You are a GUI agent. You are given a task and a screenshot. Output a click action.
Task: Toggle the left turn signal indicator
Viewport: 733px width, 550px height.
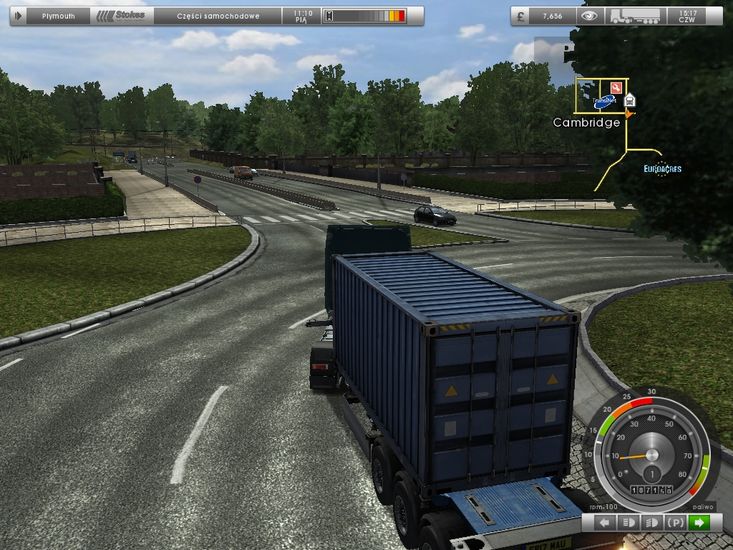pyautogui.click(x=604, y=523)
